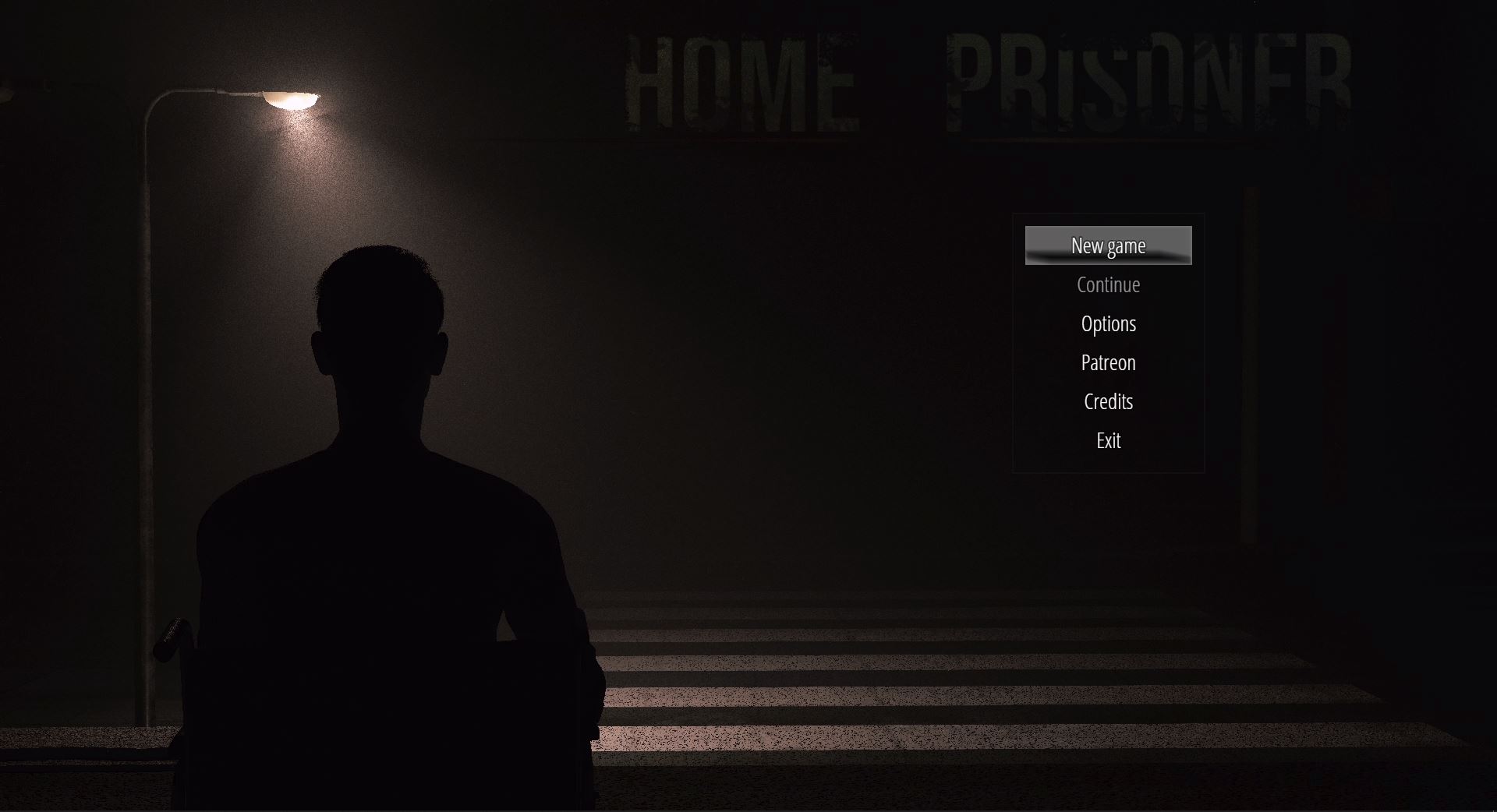Open the Options menu
The width and height of the screenshot is (1497, 812).
1108,323
